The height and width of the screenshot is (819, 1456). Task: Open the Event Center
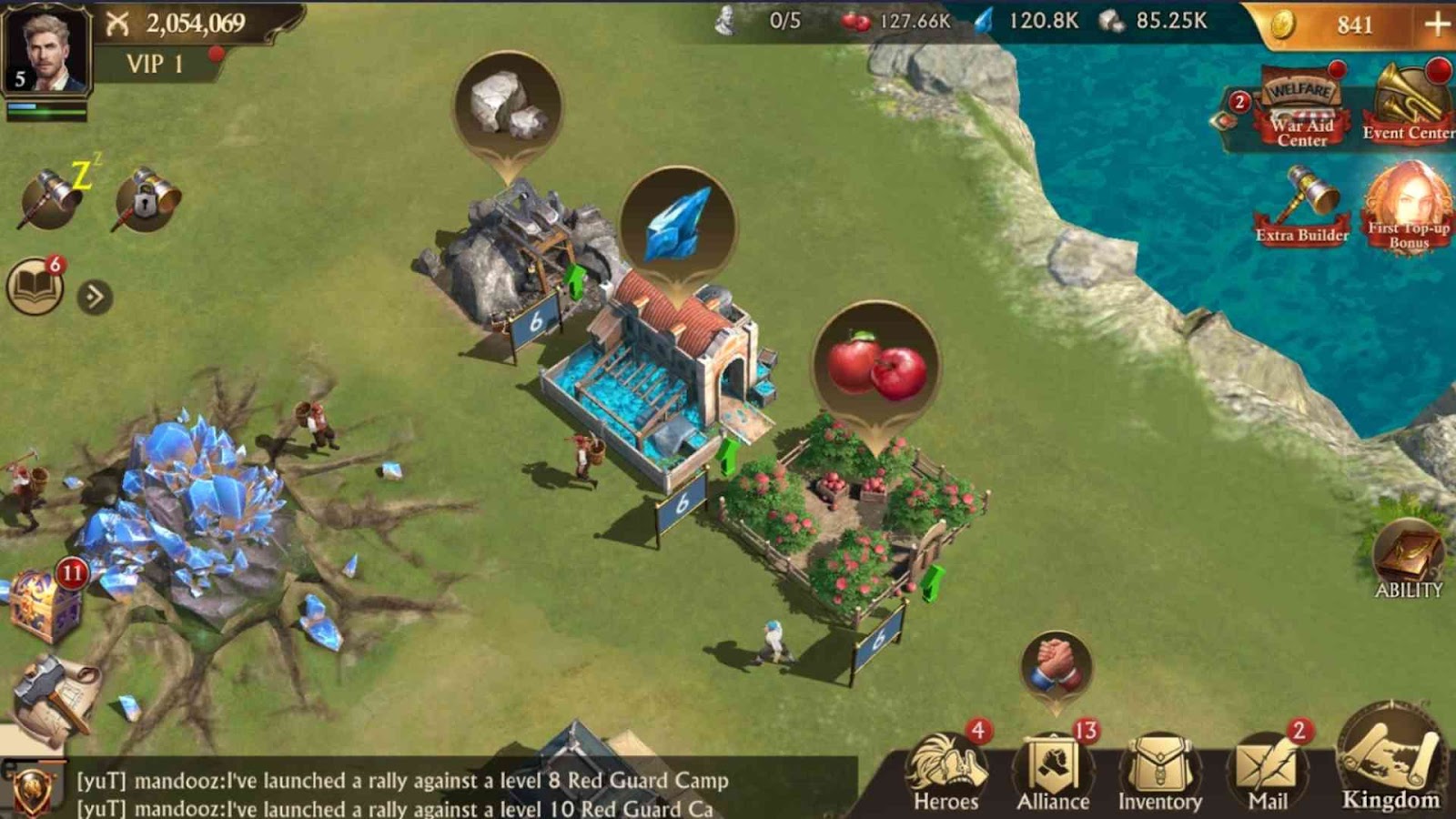click(x=1407, y=105)
